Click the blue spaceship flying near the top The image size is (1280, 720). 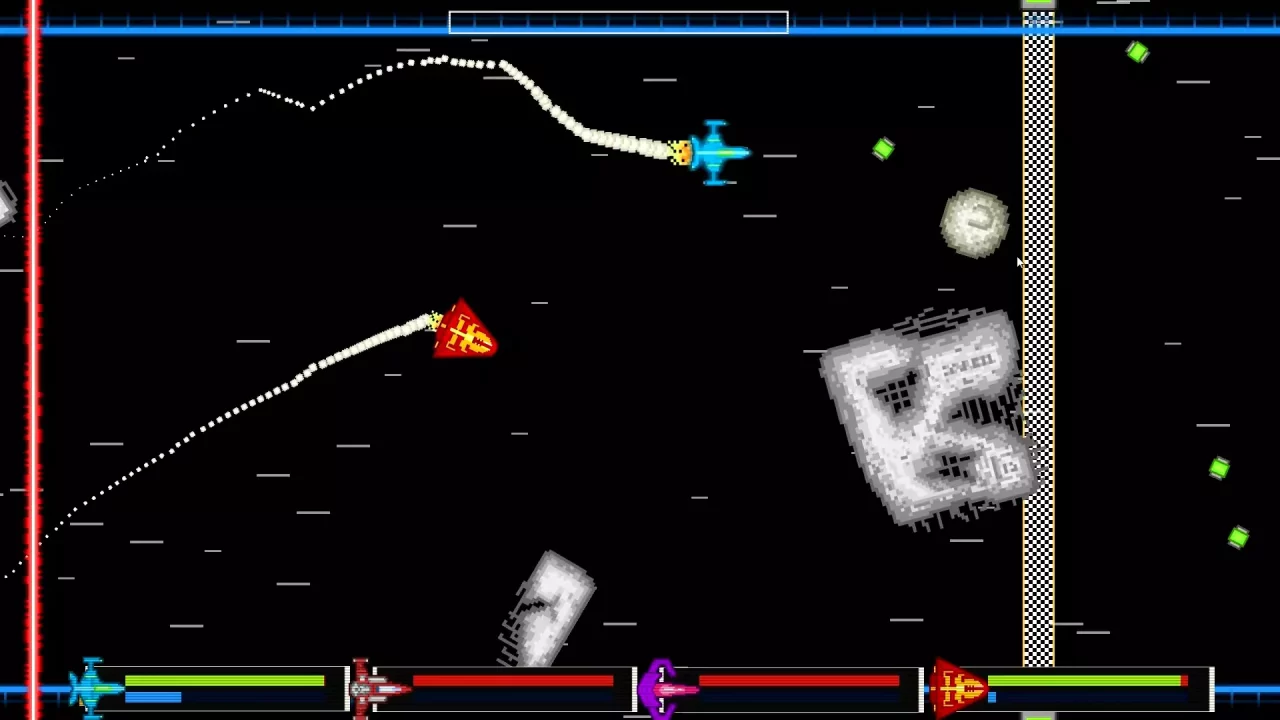point(715,152)
